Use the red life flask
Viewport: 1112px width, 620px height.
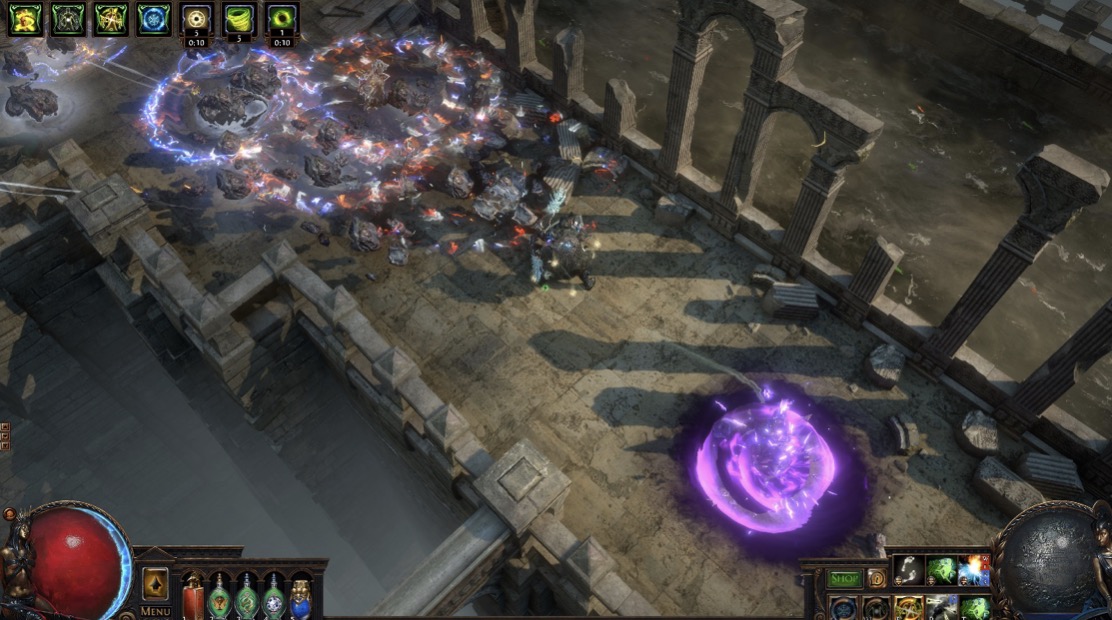pos(193,598)
